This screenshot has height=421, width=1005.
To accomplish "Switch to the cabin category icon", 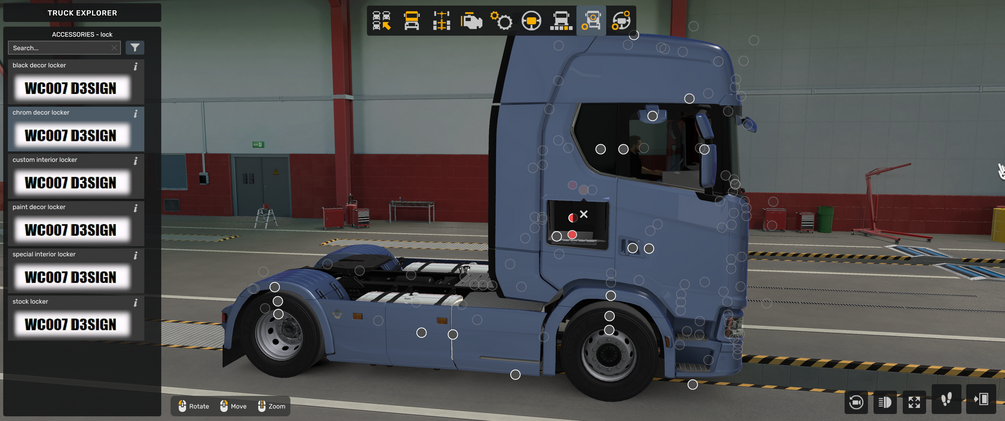I will click(411, 20).
